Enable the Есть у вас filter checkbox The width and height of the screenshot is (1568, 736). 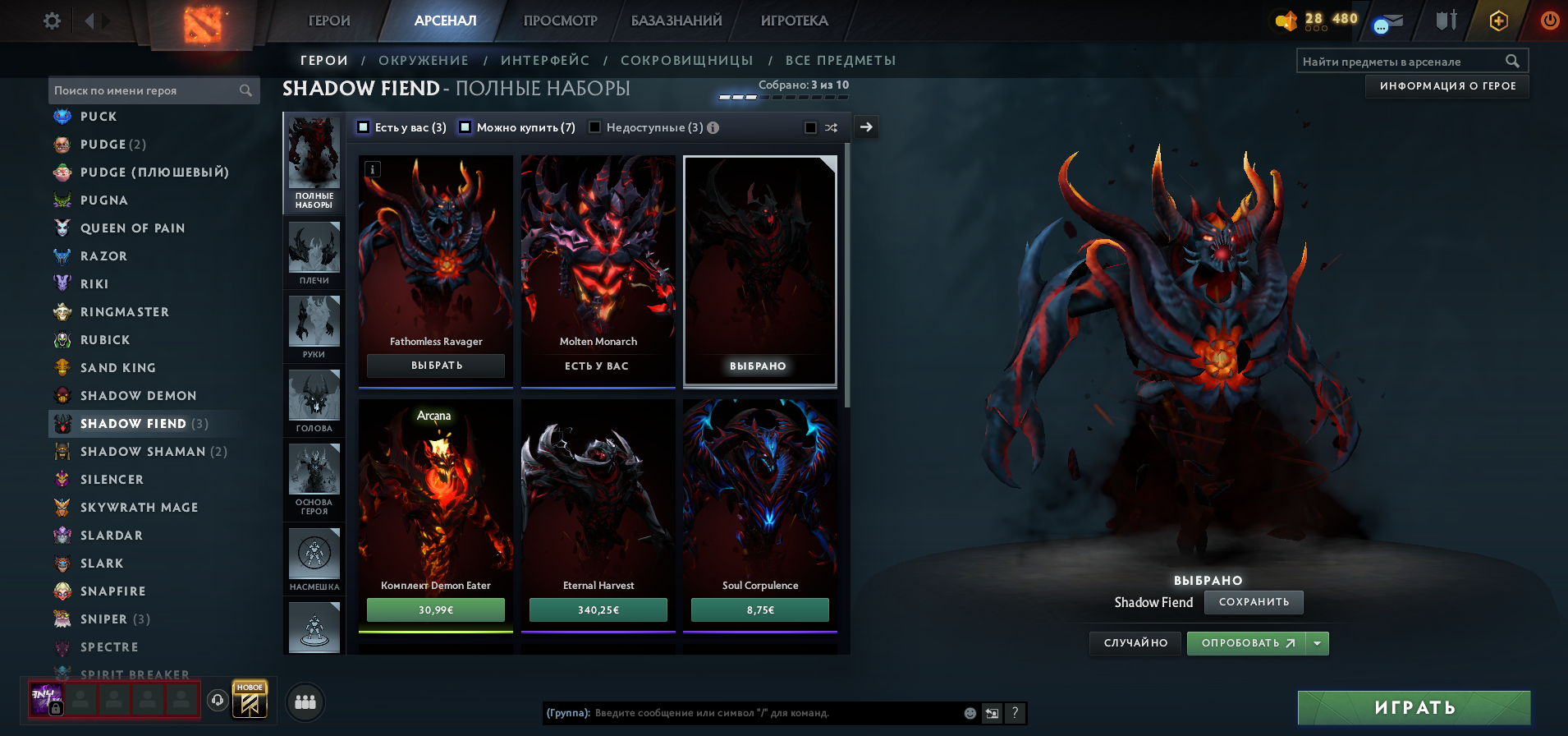[x=362, y=127]
